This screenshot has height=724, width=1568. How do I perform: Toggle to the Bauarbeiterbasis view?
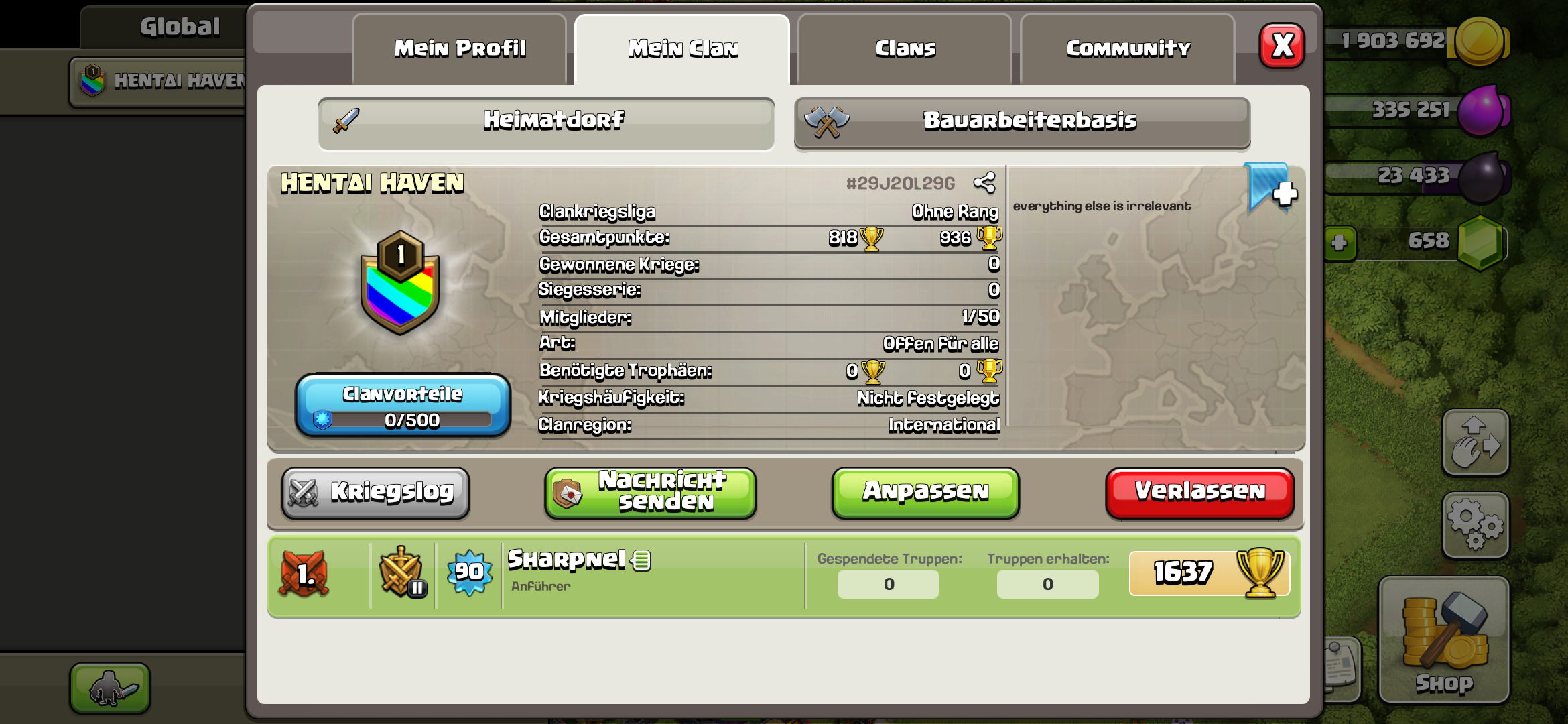coord(1022,122)
